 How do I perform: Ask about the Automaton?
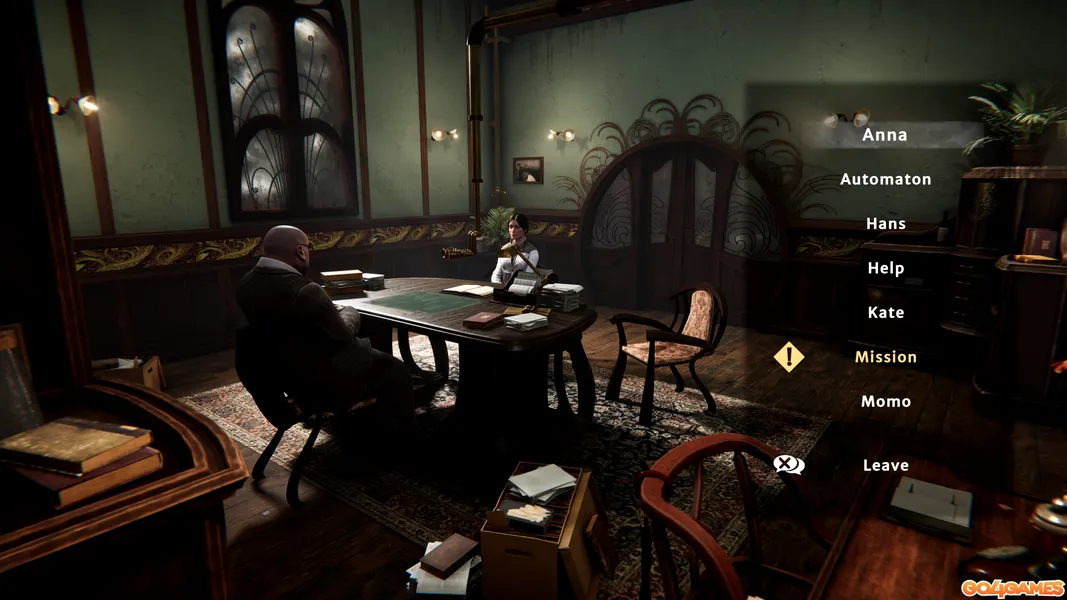coord(885,180)
